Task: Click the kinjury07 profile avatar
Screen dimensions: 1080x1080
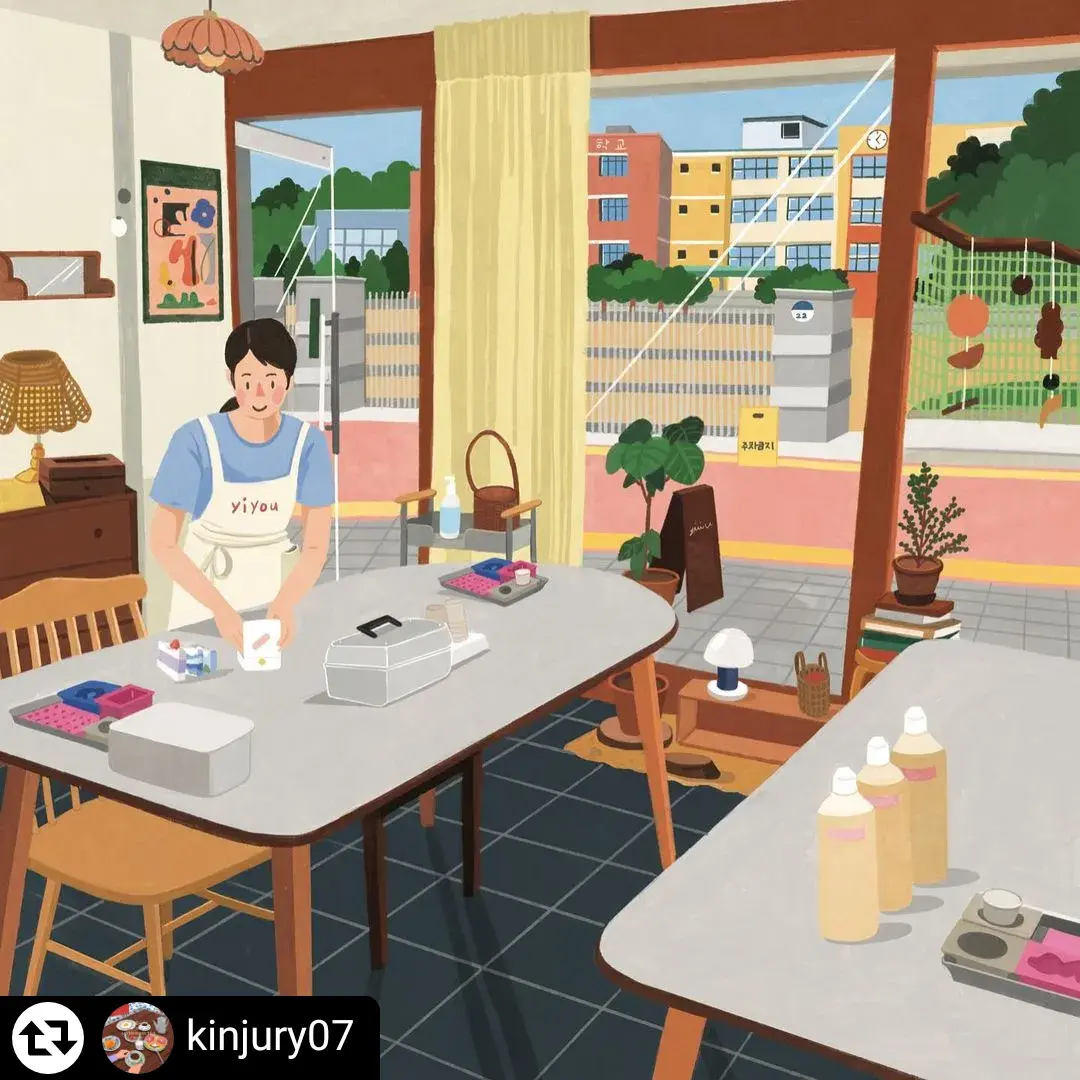Action: [138, 1038]
